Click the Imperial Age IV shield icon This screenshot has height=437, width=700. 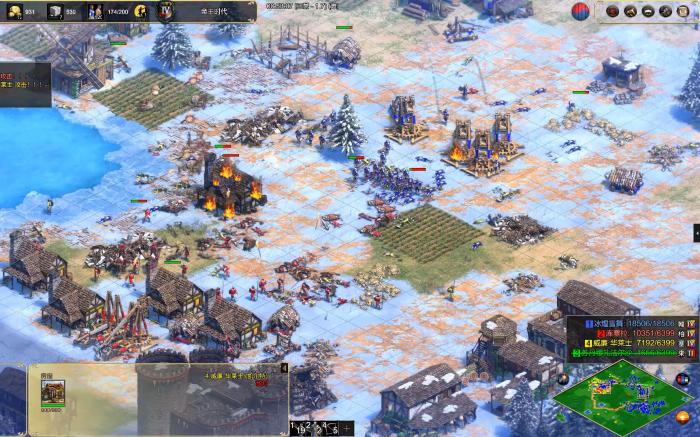coord(167,11)
